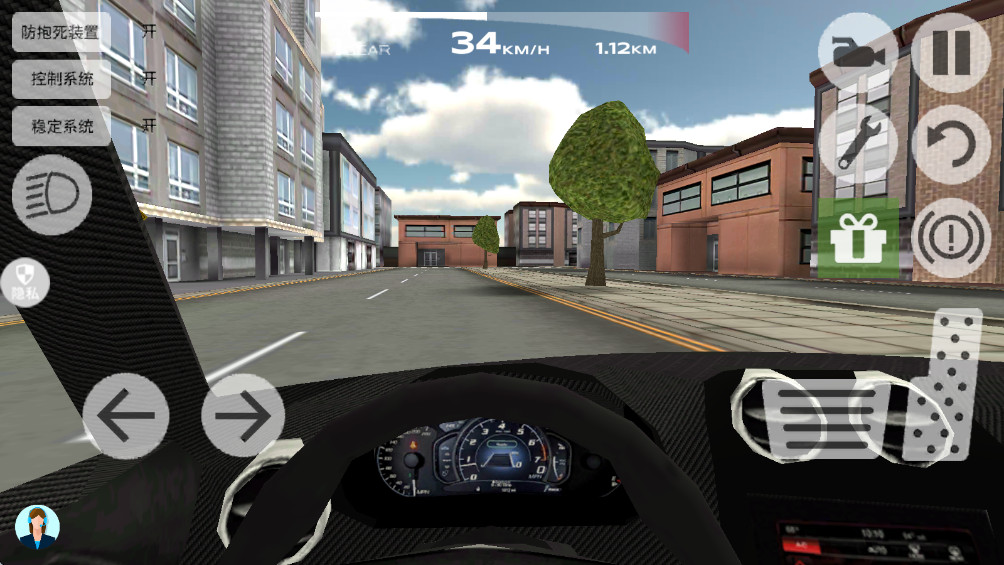Open the customer service avatar icon

tap(37, 527)
